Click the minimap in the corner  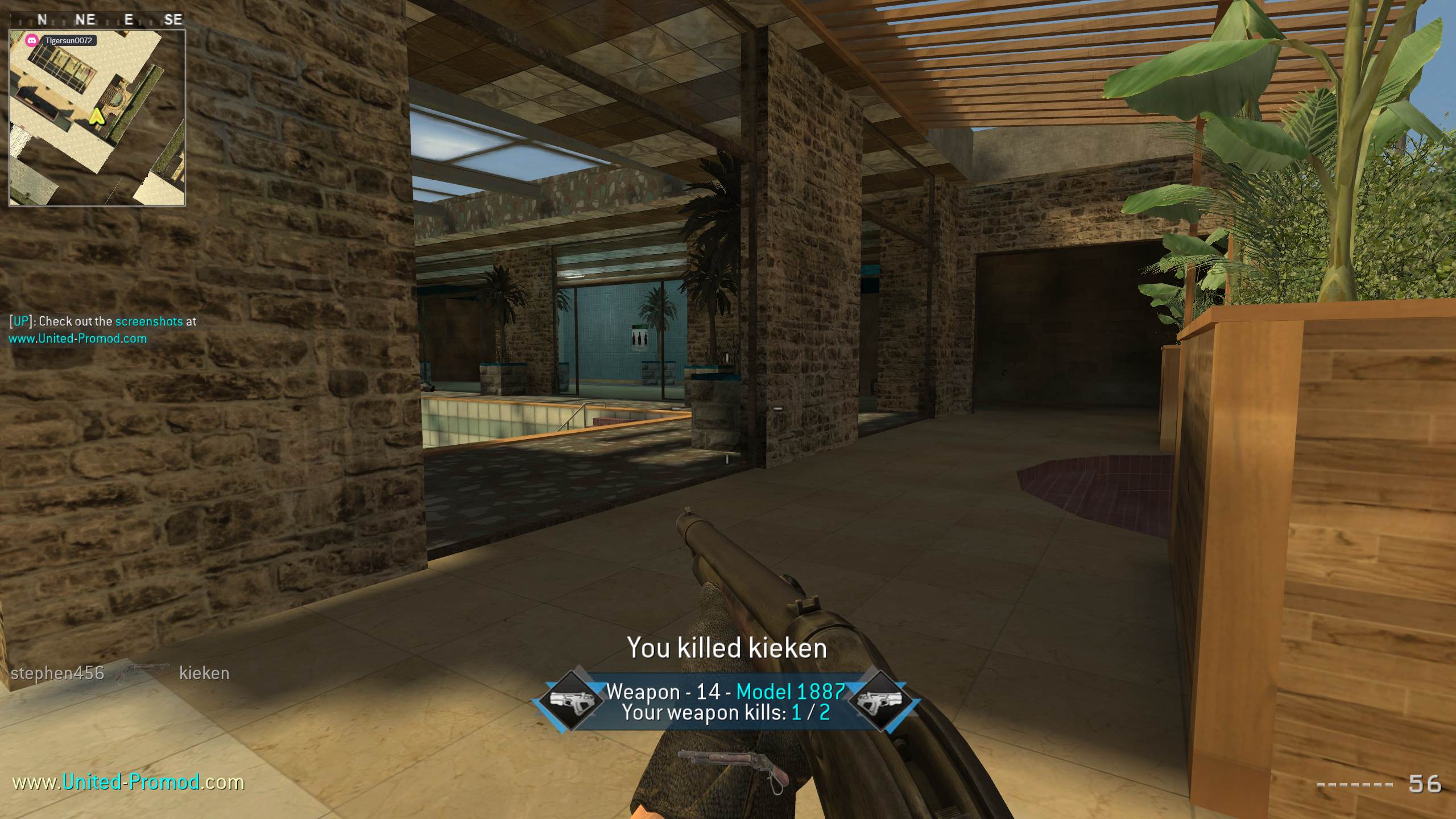pos(97,118)
